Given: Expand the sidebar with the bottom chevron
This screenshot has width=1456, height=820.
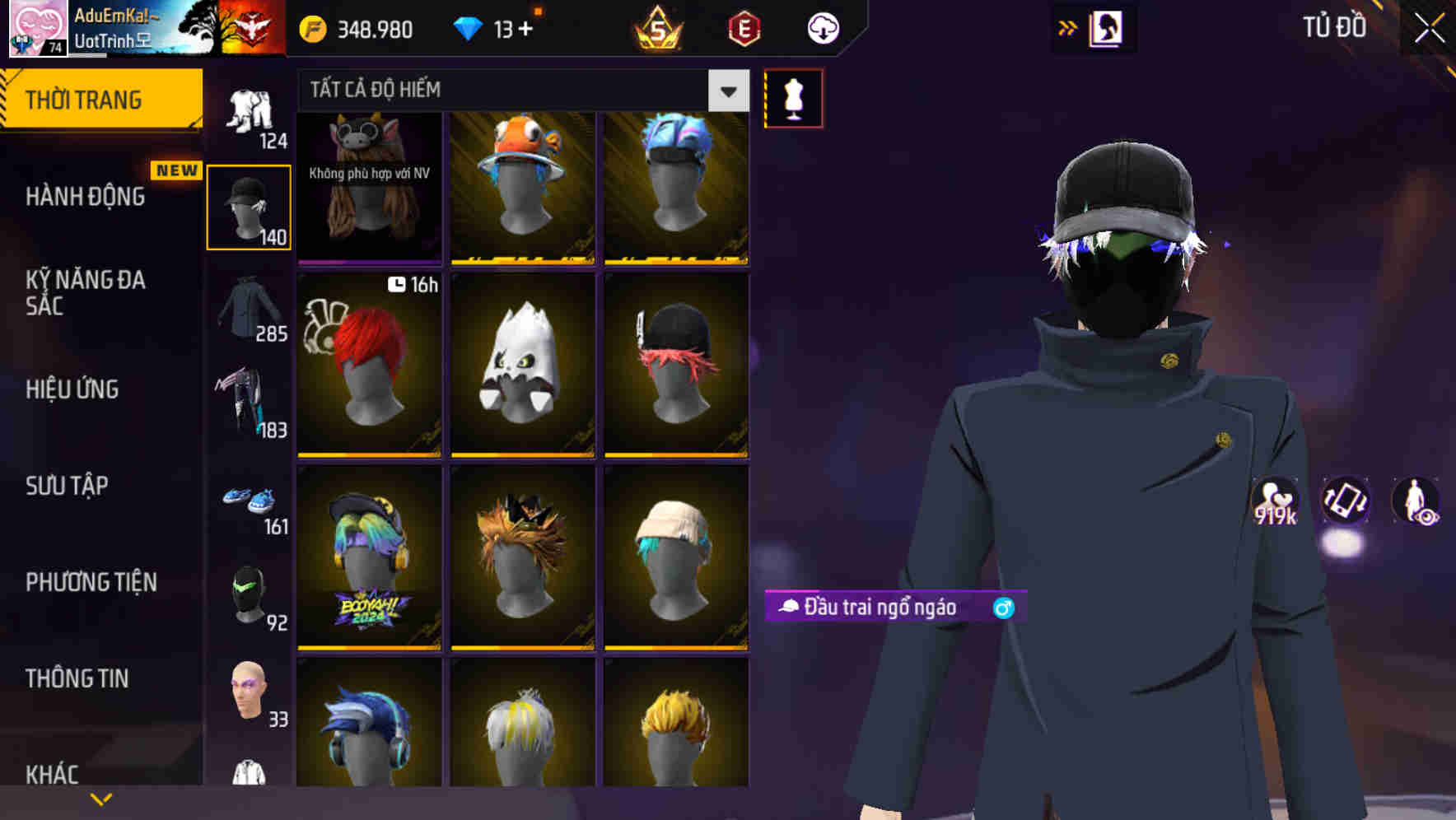Looking at the screenshot, I should (101, 798).
